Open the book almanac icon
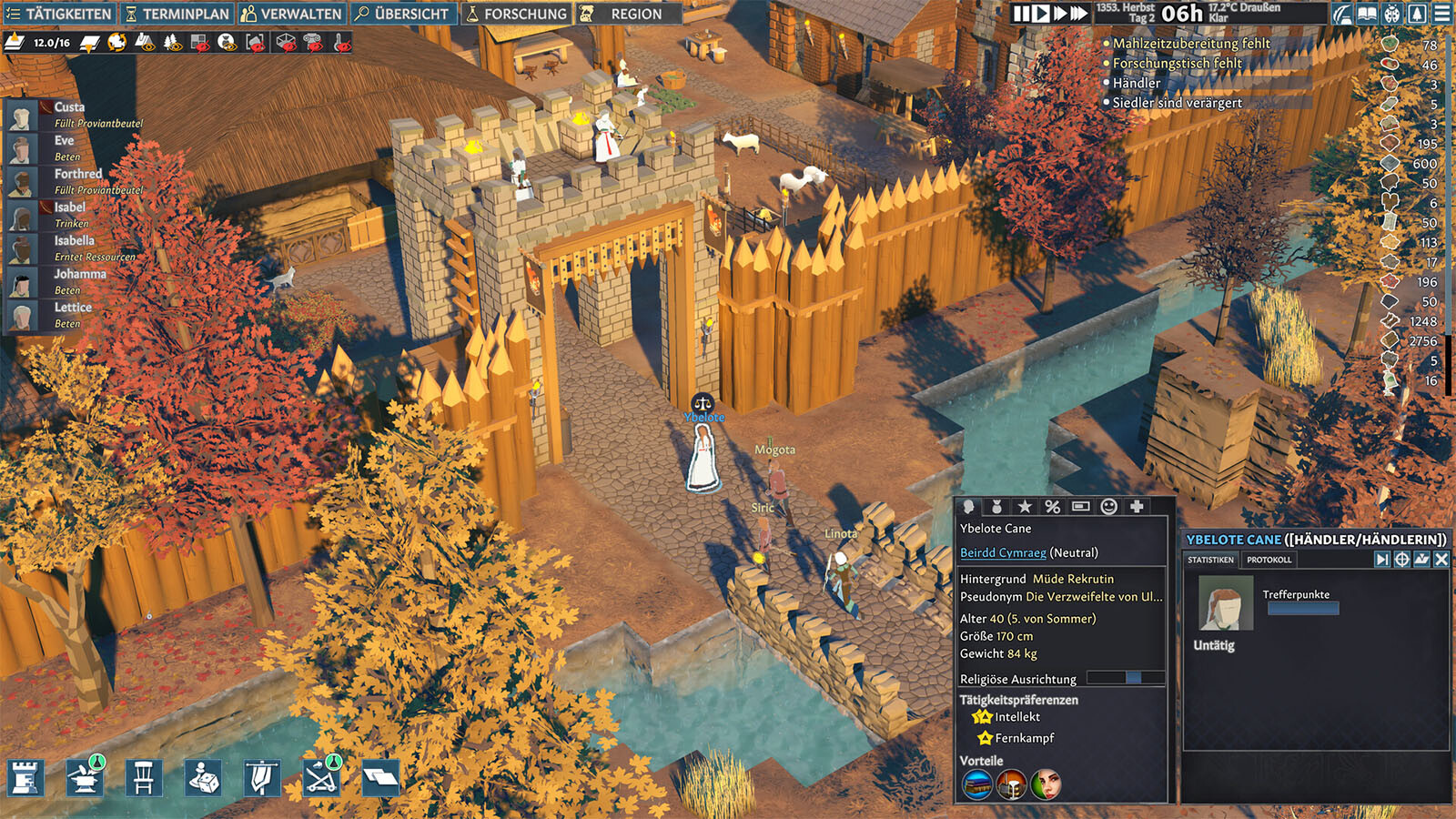The image size is (1456, 819). click(1367, 14)
